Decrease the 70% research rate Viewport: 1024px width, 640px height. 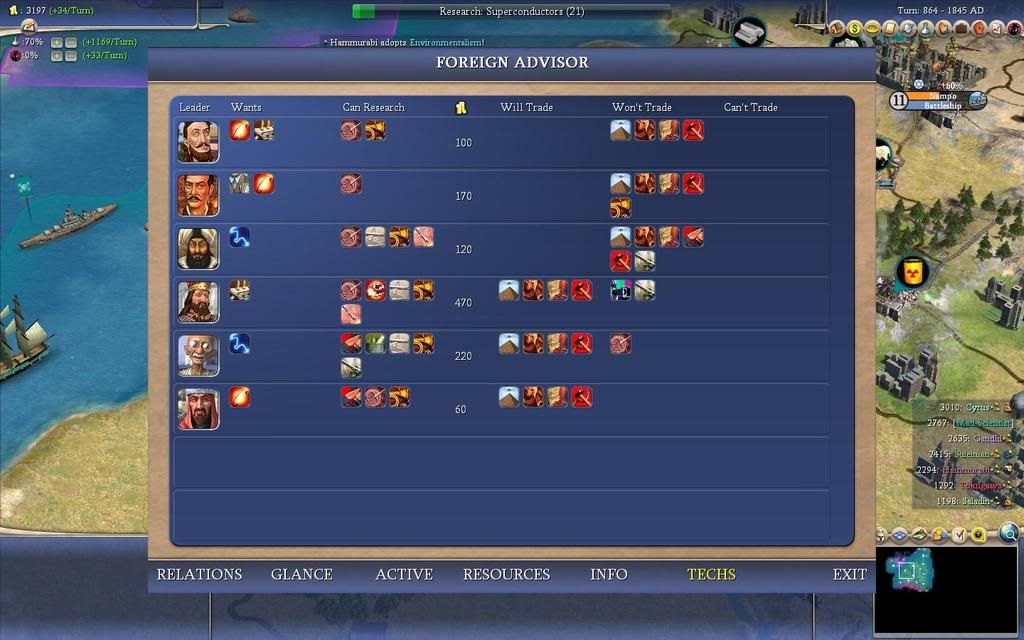pos(70,43)
